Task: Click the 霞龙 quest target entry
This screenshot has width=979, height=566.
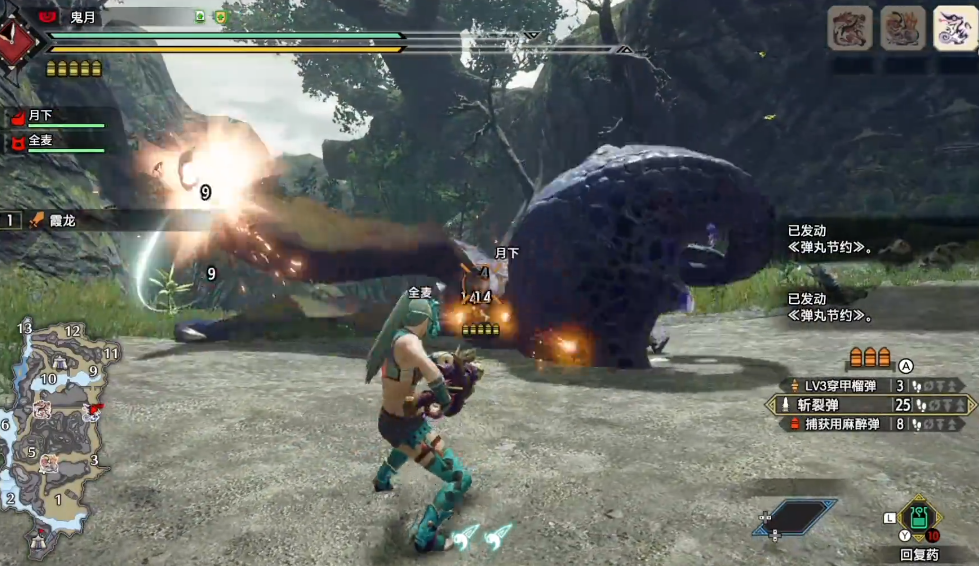Action: coord(55,220)
